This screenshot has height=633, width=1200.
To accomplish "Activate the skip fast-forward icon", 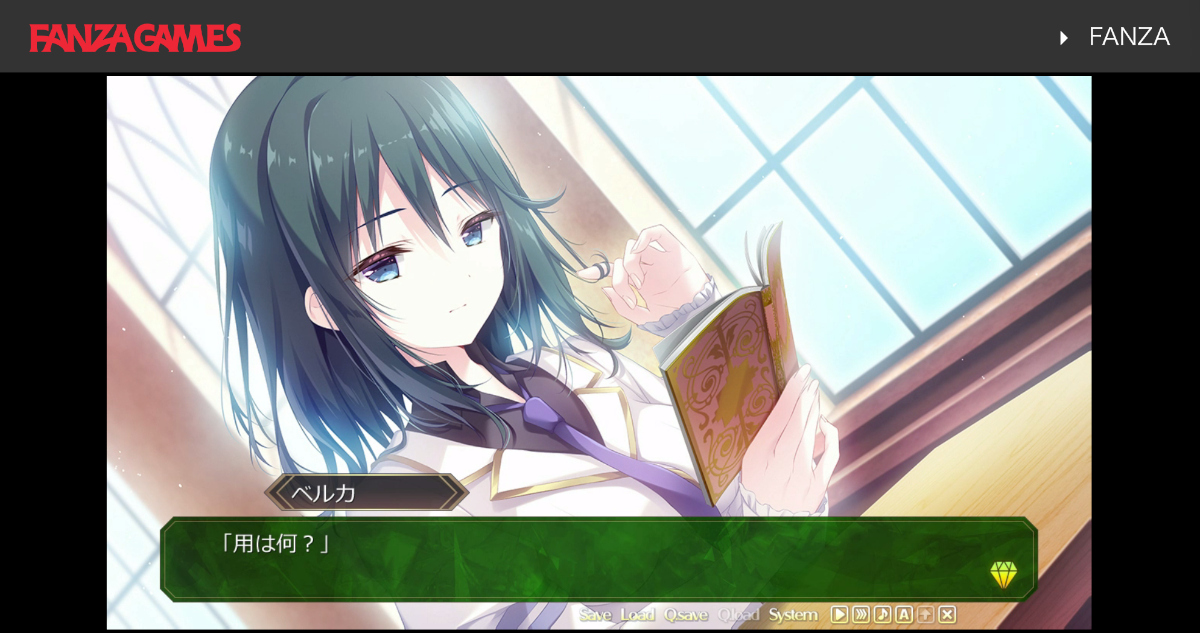I will (861, 615).
